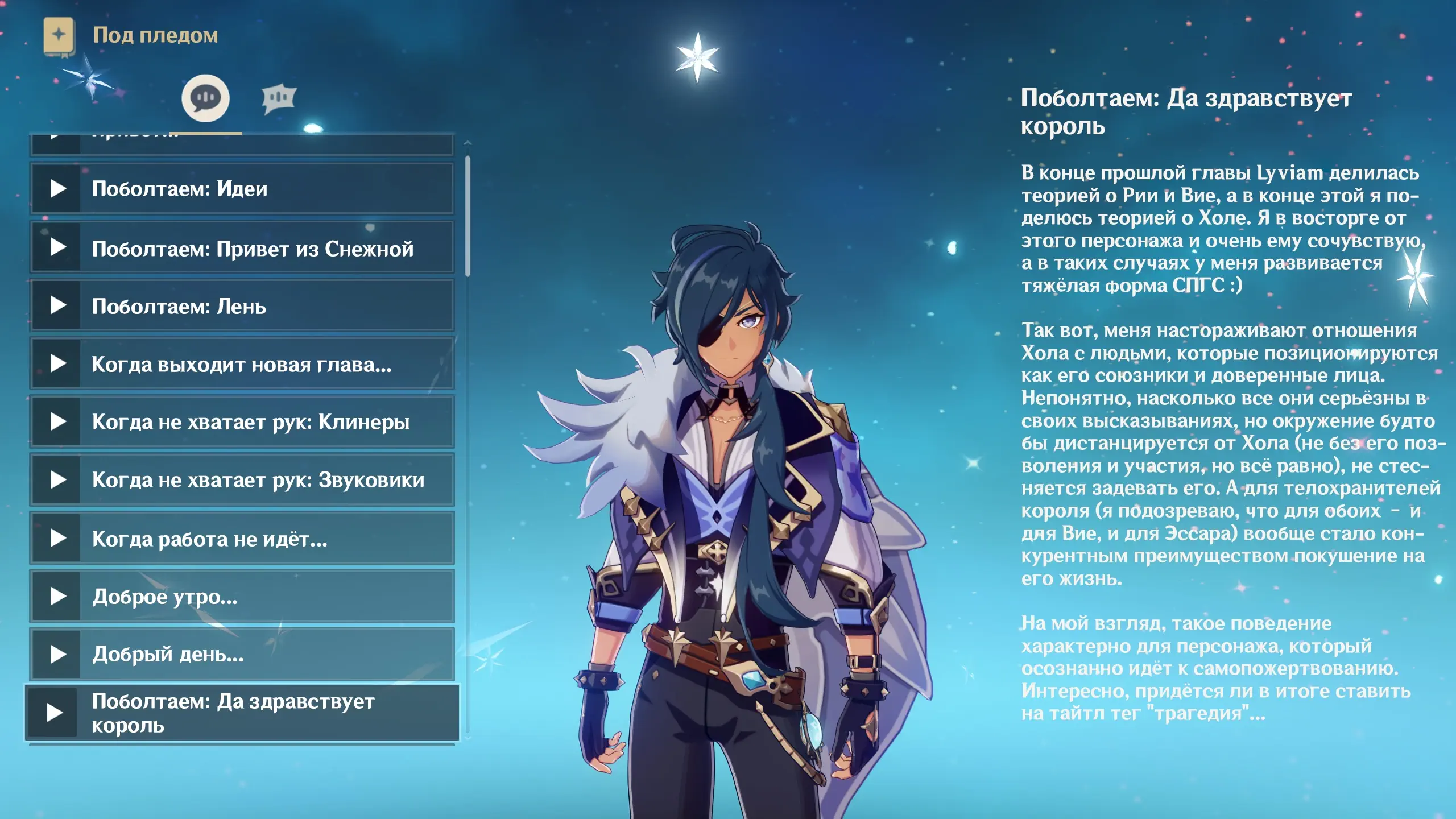The image size is (1456, 819).
Task: Play the "Доброе утро..." voice line
Action: tap(242, 597)
